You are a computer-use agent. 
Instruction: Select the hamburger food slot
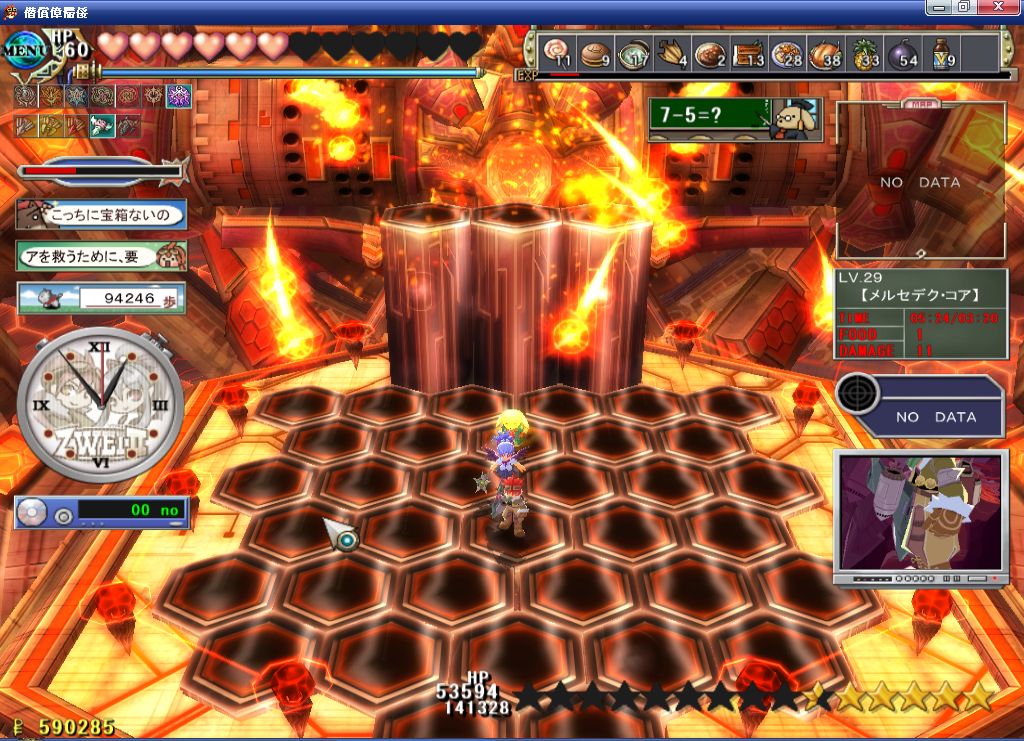(x=595, y=53)
